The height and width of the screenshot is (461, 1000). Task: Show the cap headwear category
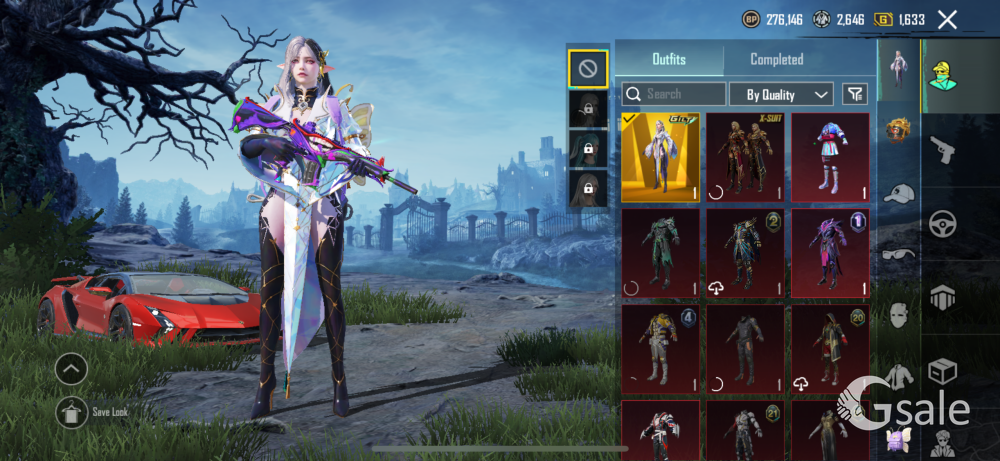click(899, 193)
